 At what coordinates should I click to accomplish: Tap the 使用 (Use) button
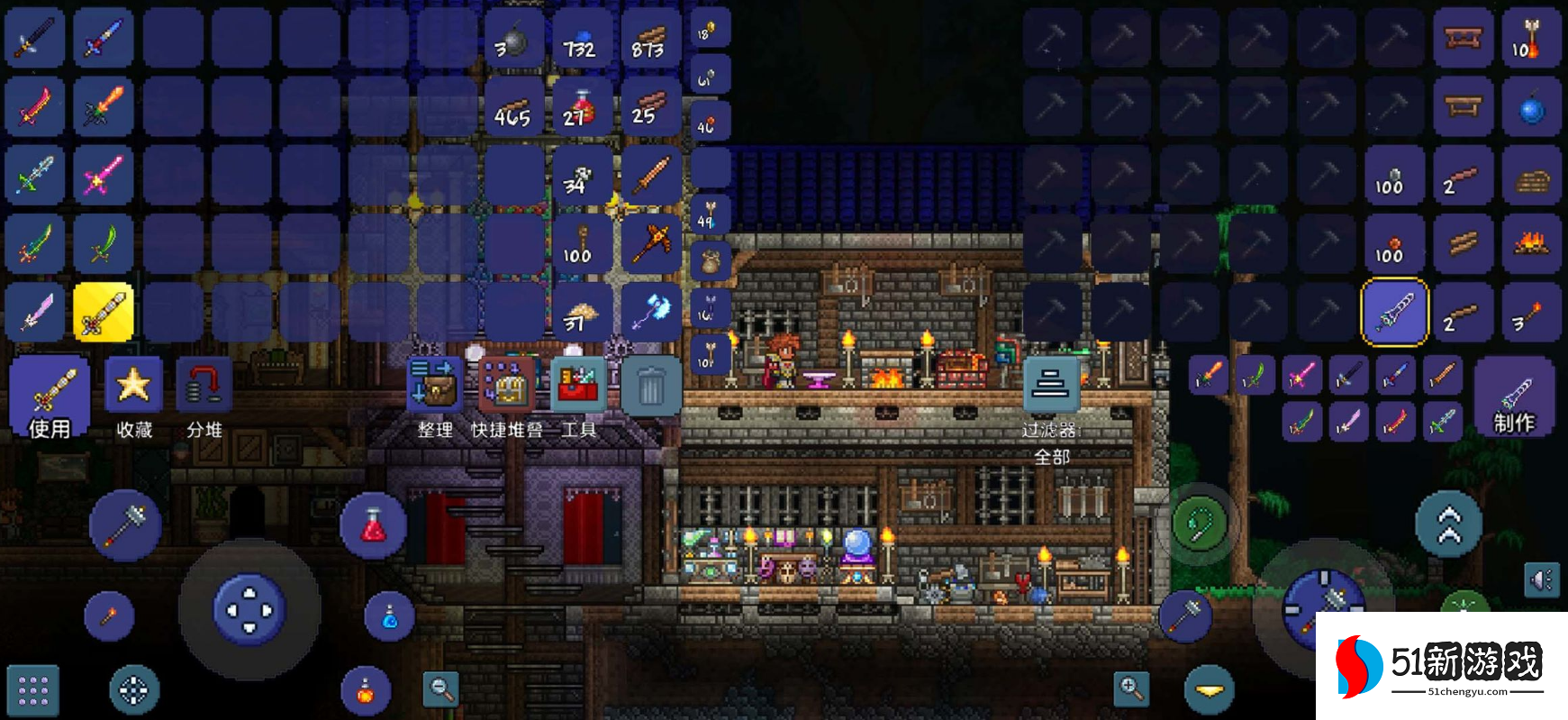[x=50, y=396]
